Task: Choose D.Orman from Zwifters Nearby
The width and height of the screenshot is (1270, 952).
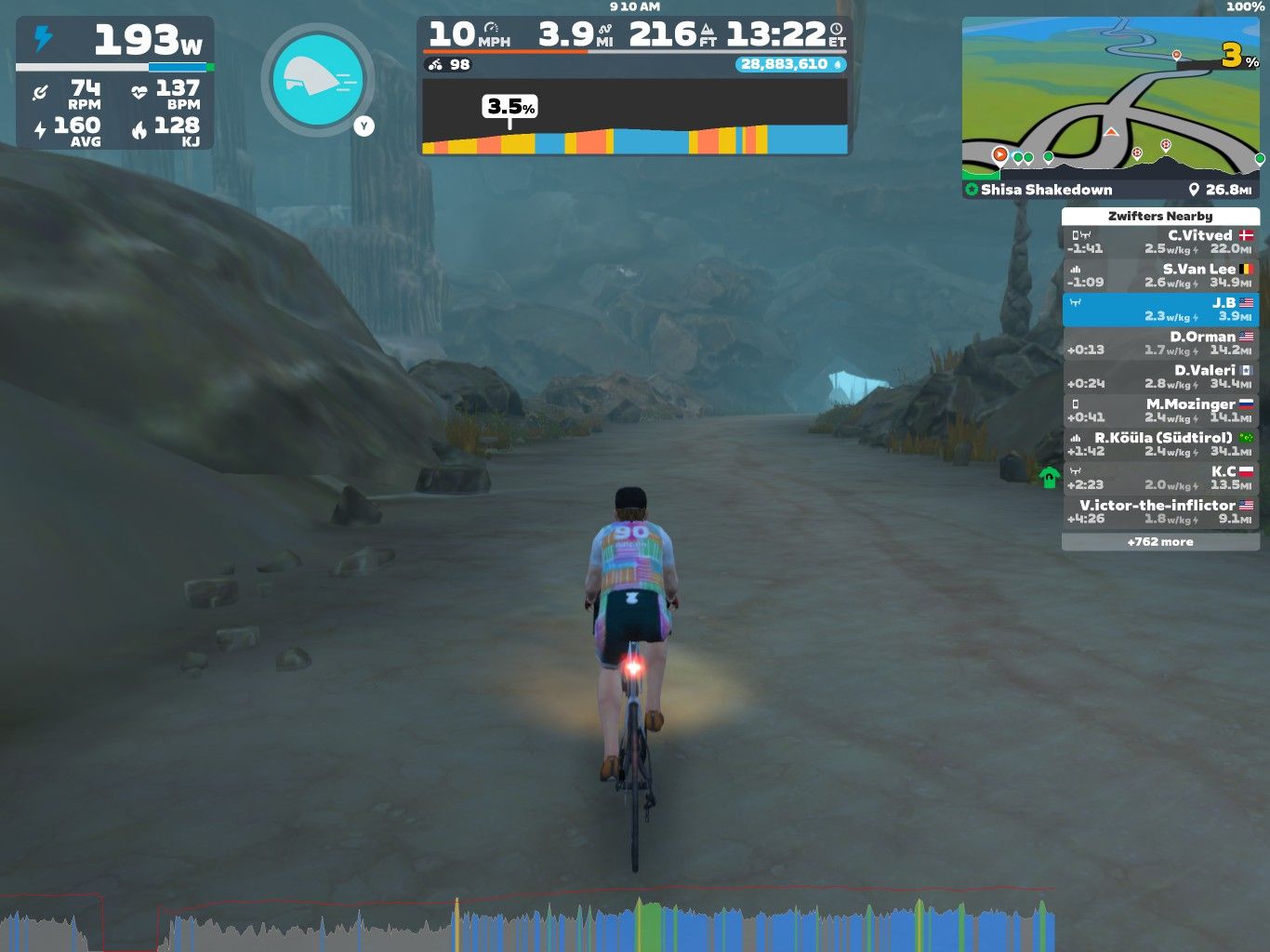Action: tap(1160, 343)
